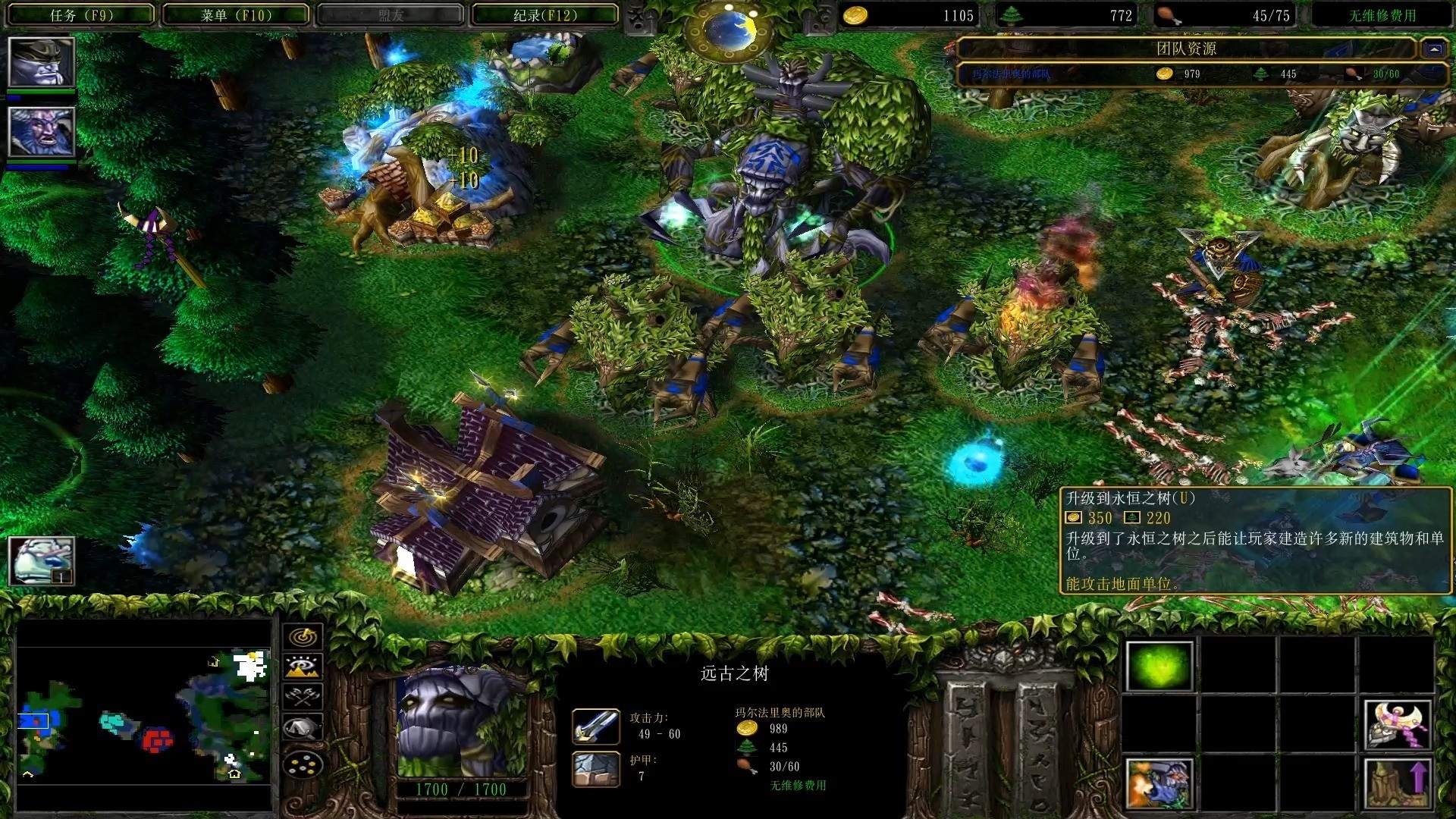Image resolution: width=1456 pixels, height=819 pixels.
Task: Toggle minimap terrain display button
Action: pyautogui.click(x=303, y=667)
